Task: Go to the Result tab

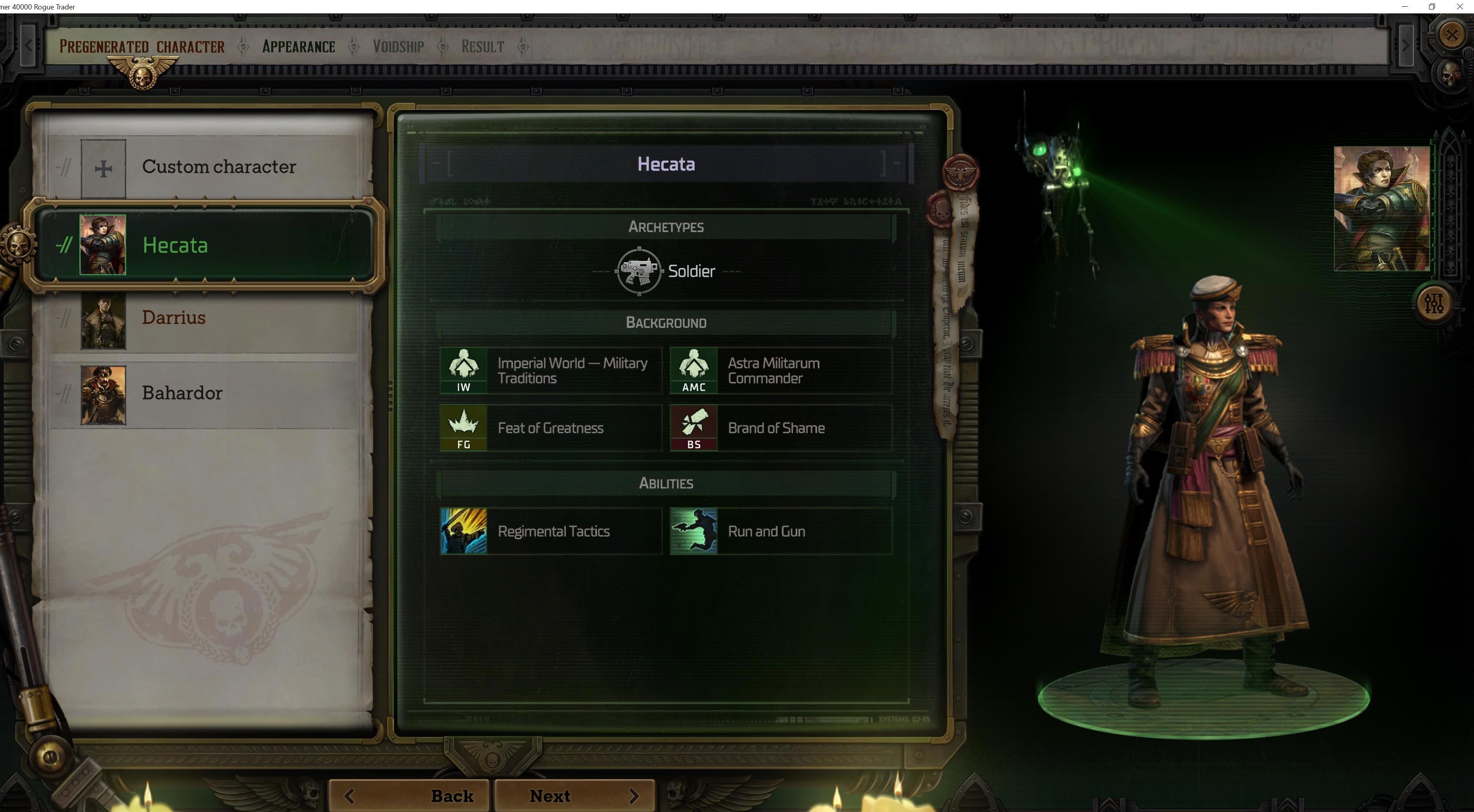Action: (482, 47)
